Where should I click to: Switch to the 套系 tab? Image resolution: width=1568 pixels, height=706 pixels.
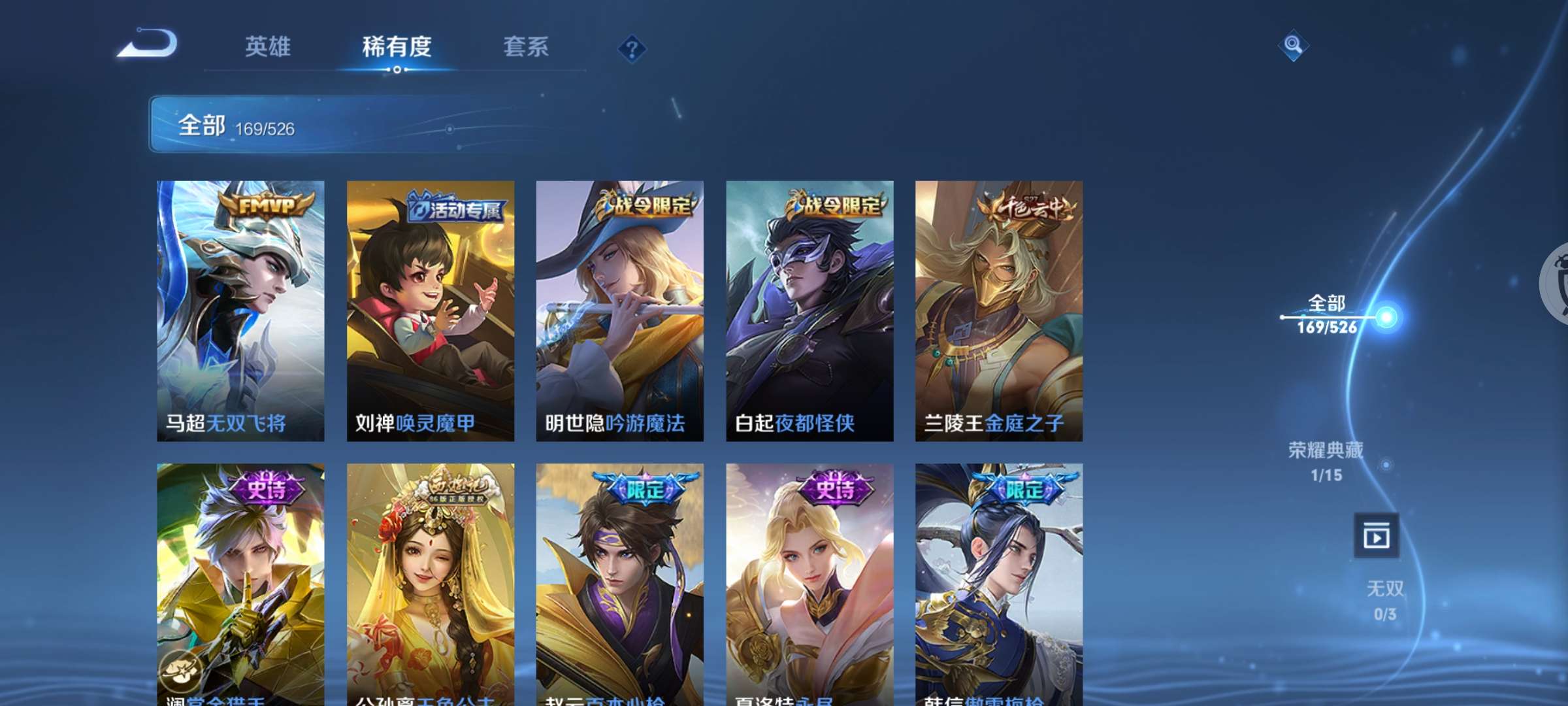pos(525,46)
